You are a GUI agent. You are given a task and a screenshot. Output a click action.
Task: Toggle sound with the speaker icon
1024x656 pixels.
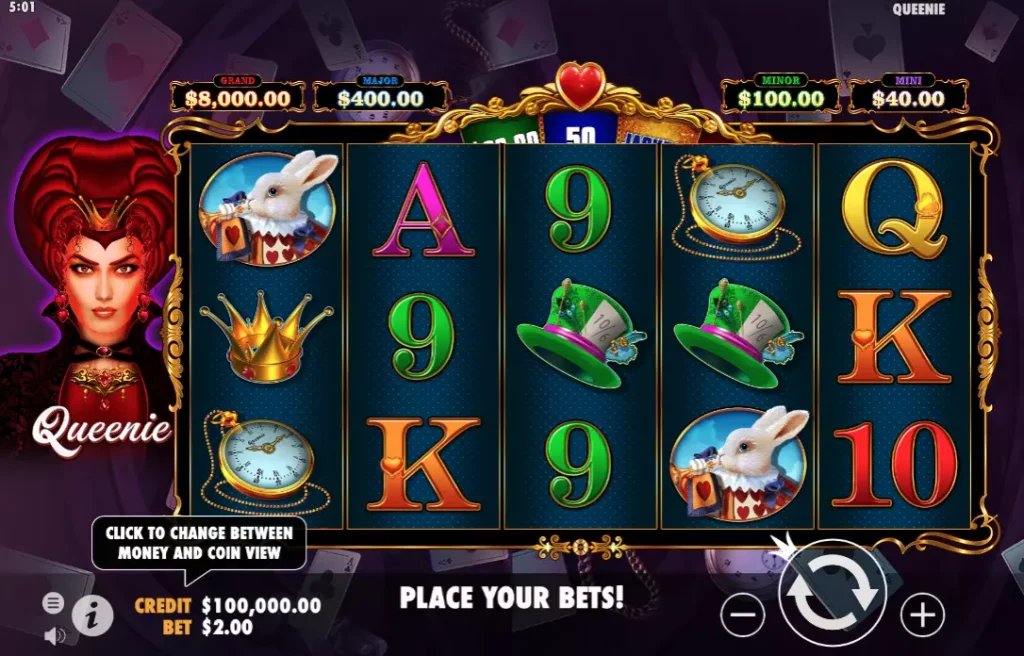(54, 635)
